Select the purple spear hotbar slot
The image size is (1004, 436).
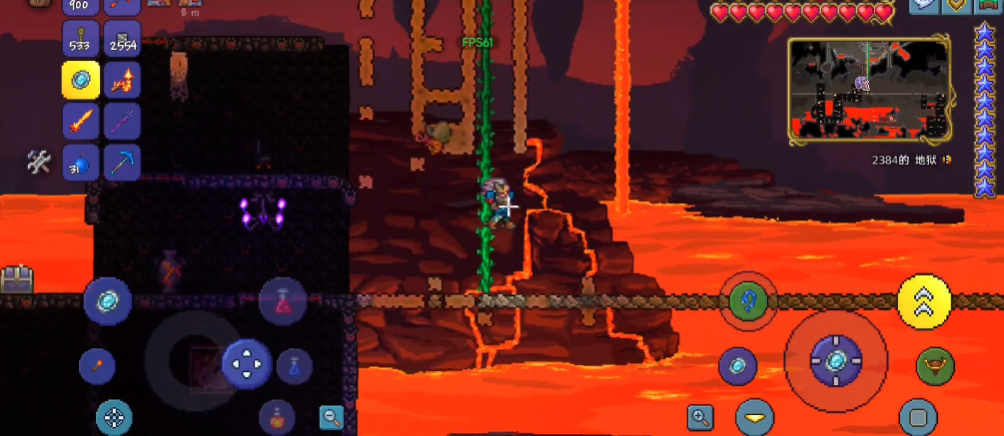point(122,121)
